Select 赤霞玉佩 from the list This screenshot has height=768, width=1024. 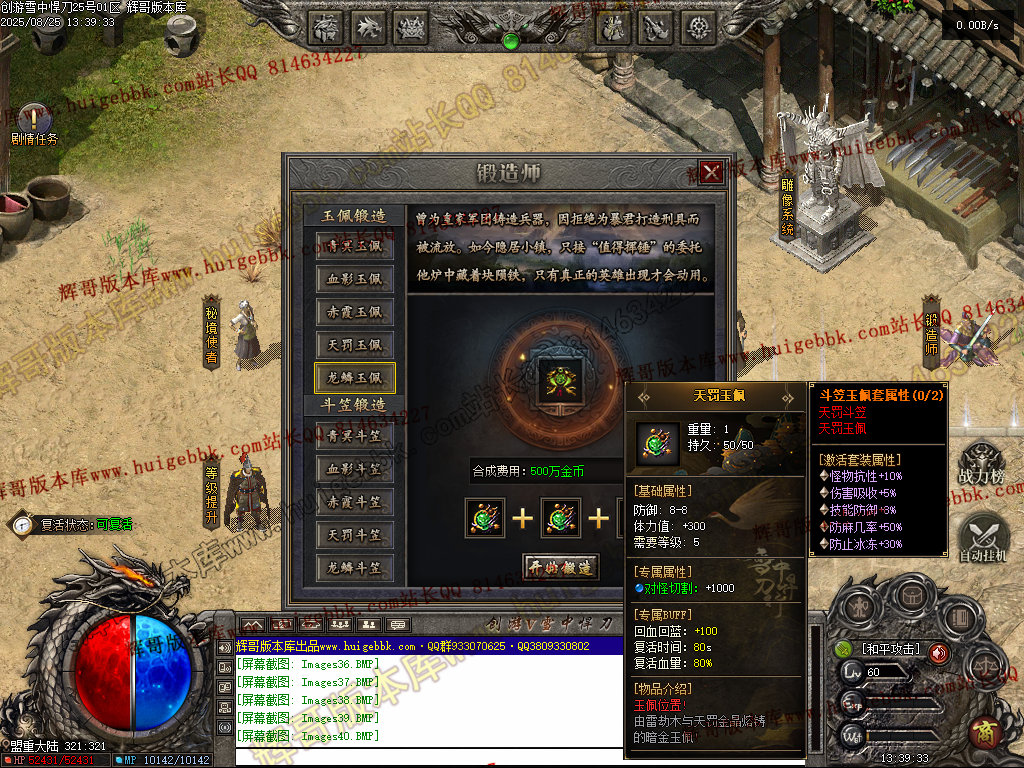355,312
